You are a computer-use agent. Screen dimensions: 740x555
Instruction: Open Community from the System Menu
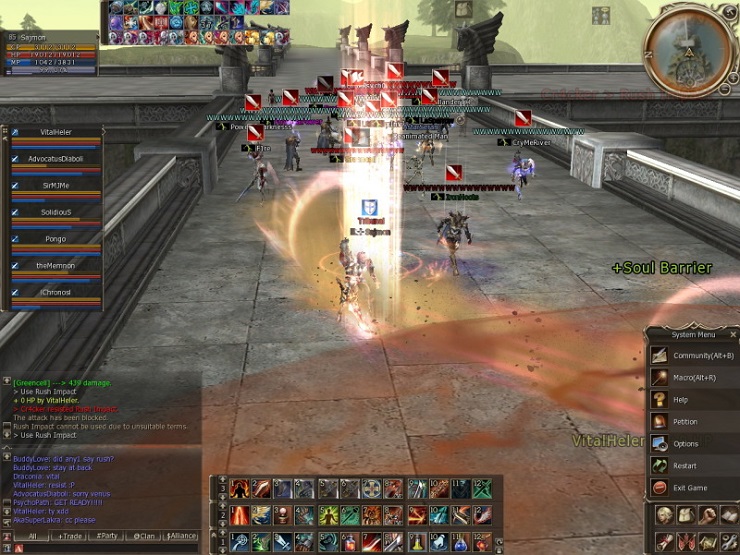coord(692,355)
